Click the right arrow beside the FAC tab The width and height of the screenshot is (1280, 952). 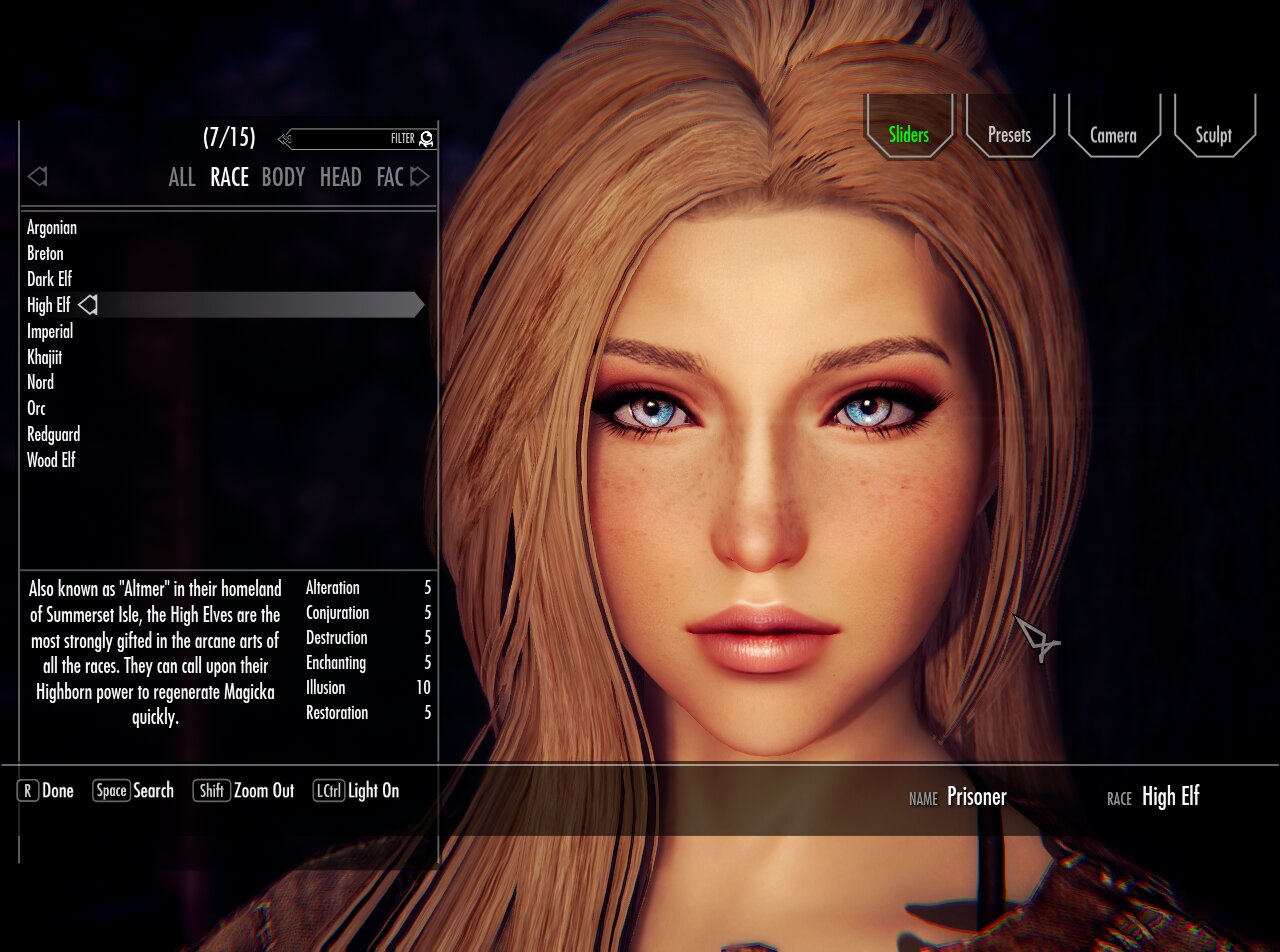[x=421, y=176]
